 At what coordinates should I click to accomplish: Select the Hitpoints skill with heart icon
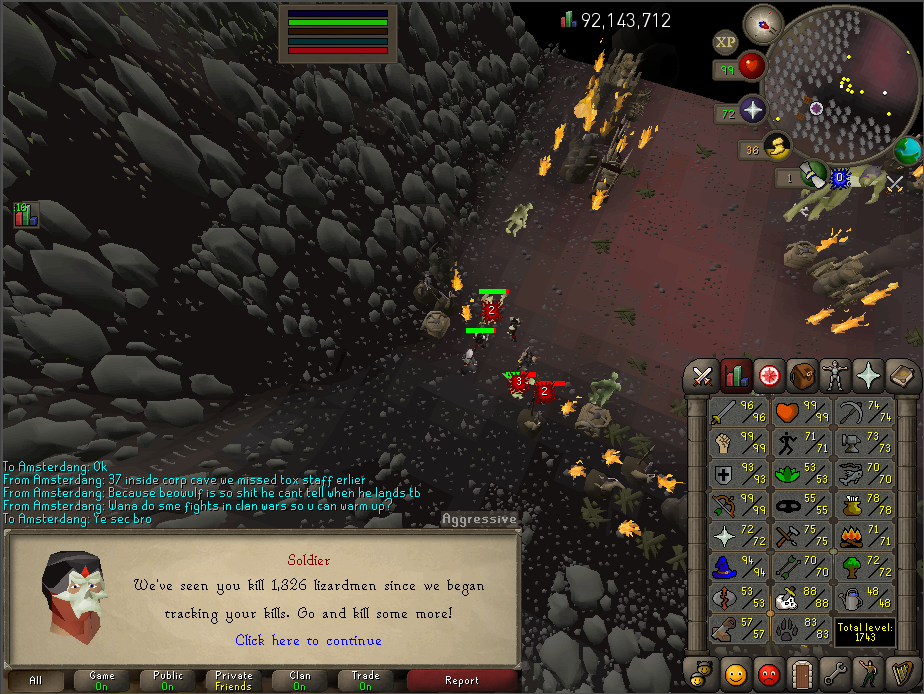(800, 412)
